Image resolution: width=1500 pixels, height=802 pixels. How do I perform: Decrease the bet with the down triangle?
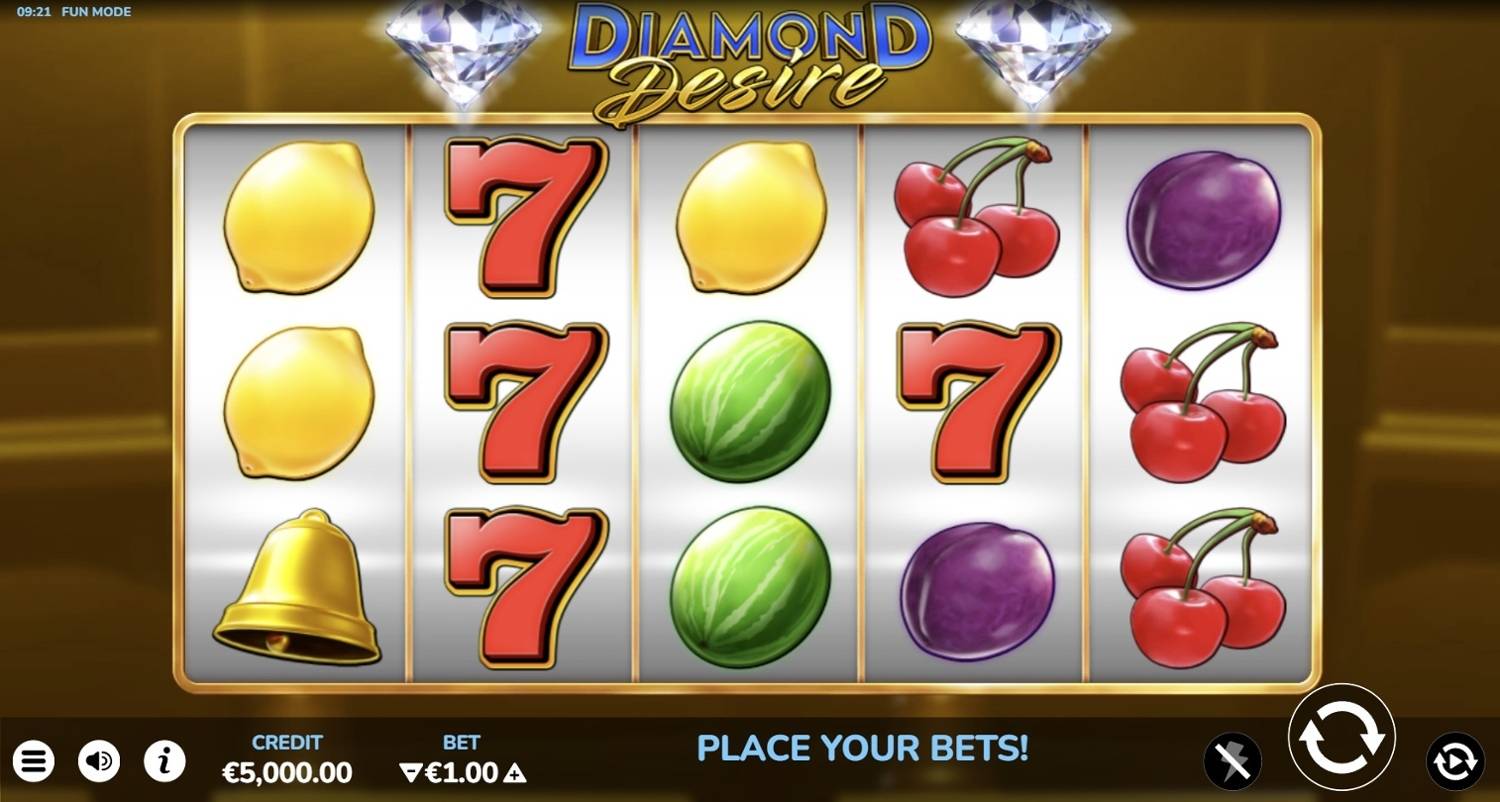(411, 772)
